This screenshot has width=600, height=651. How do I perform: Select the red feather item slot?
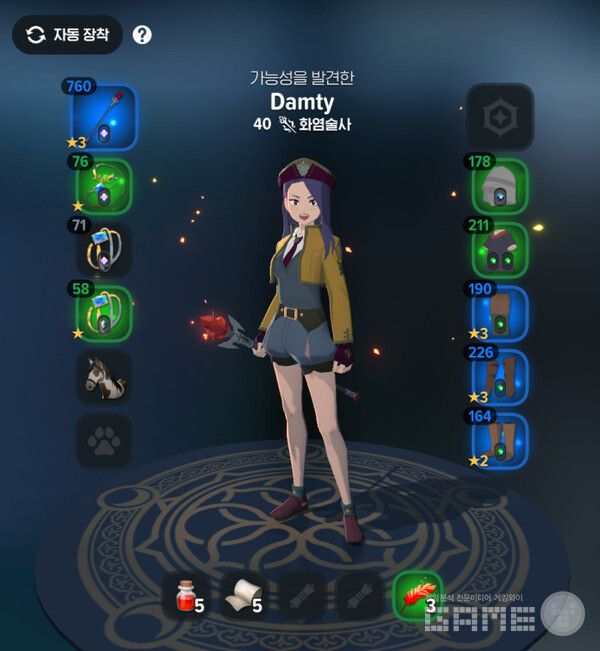pyautogui.click(x=417, y=596)
